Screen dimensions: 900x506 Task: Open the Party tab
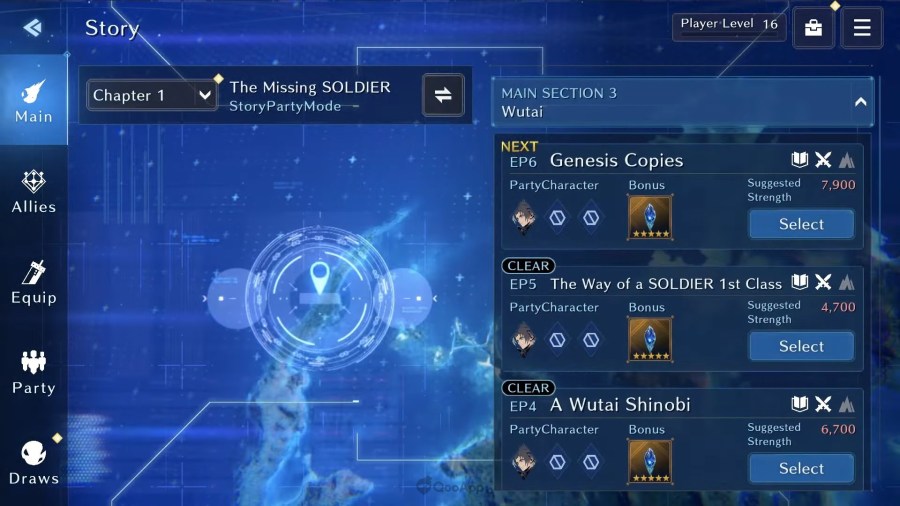tap(33, 372)
